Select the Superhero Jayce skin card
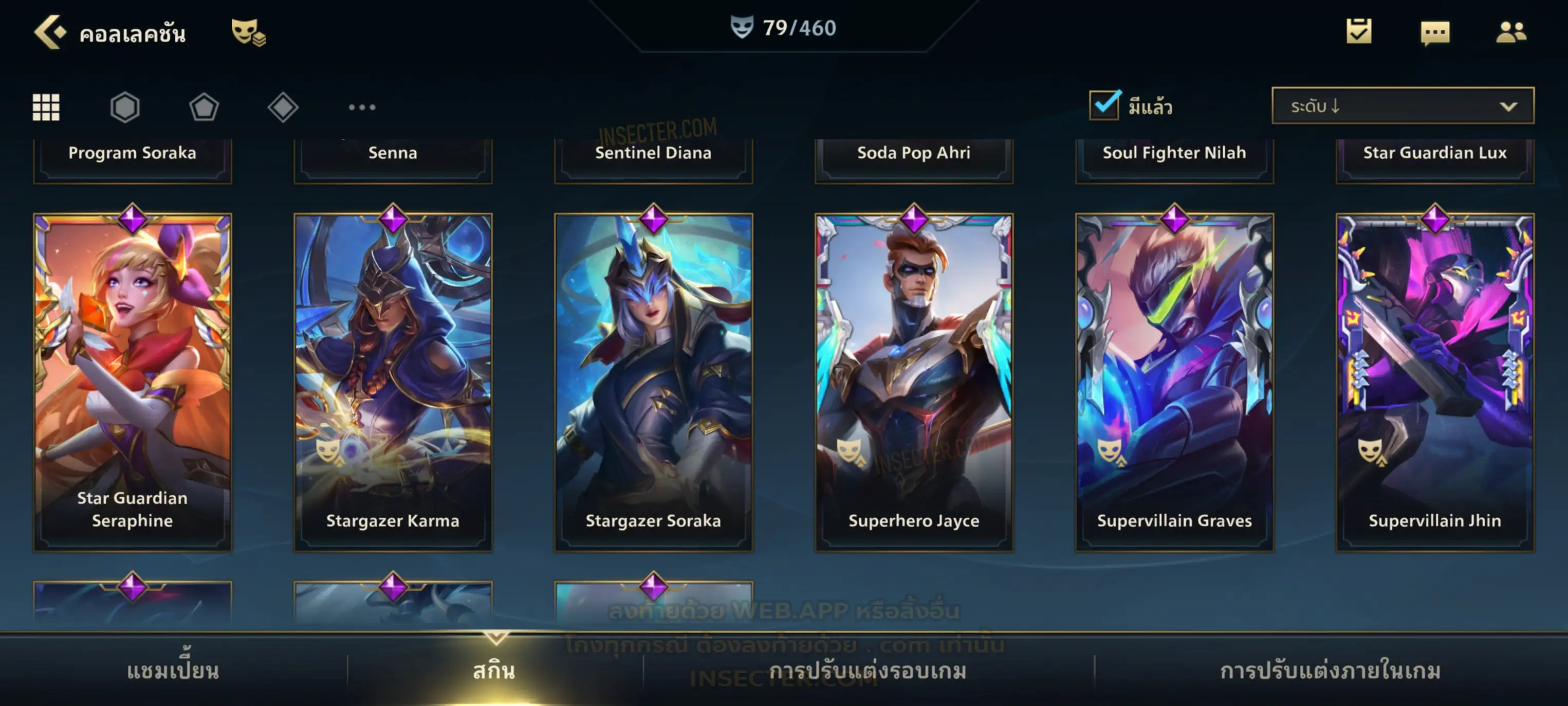This screenshot has width=1568, height=706. click(914, 382)
